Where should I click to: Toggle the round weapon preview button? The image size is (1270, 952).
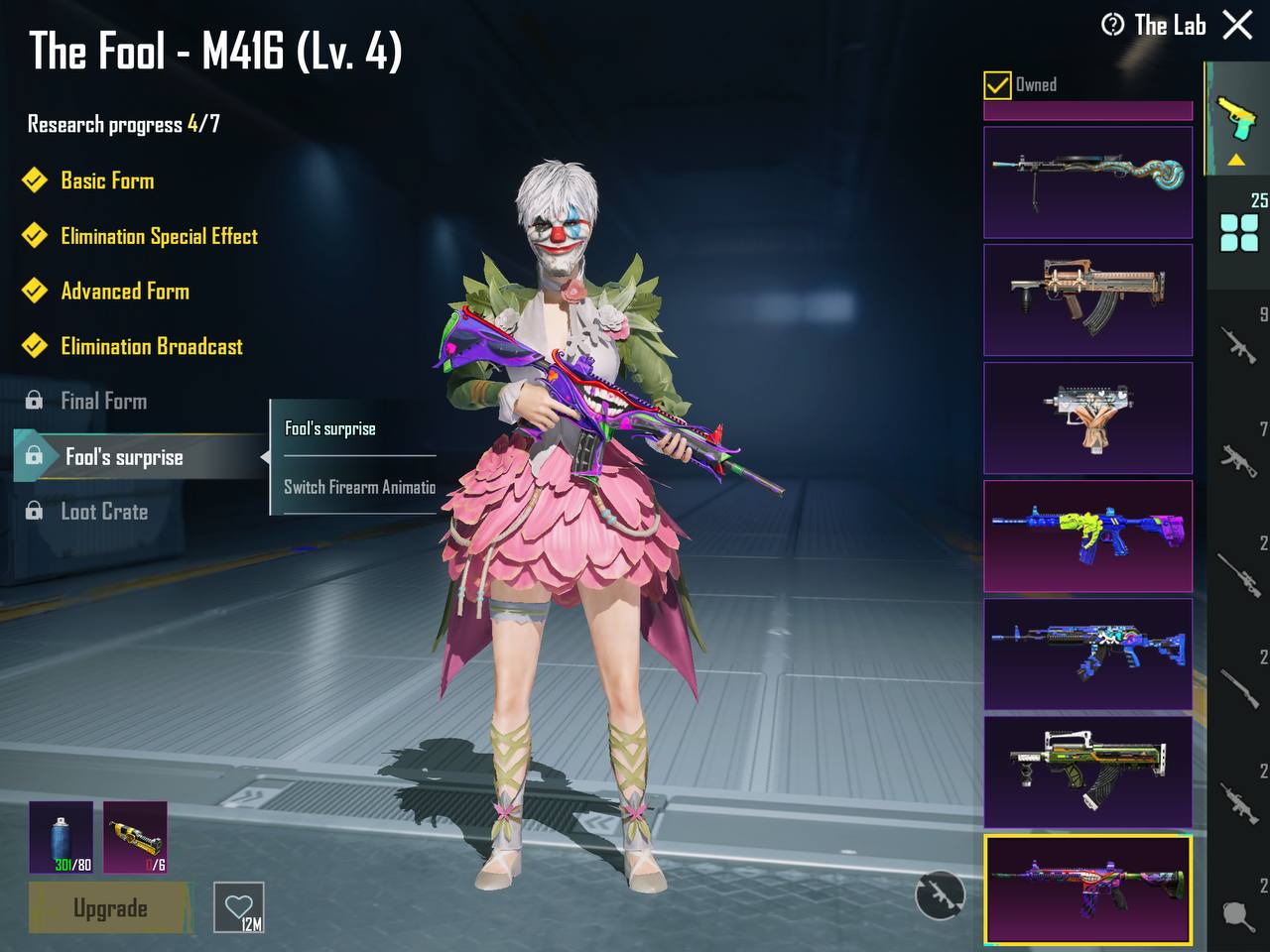tap(939, 894)
